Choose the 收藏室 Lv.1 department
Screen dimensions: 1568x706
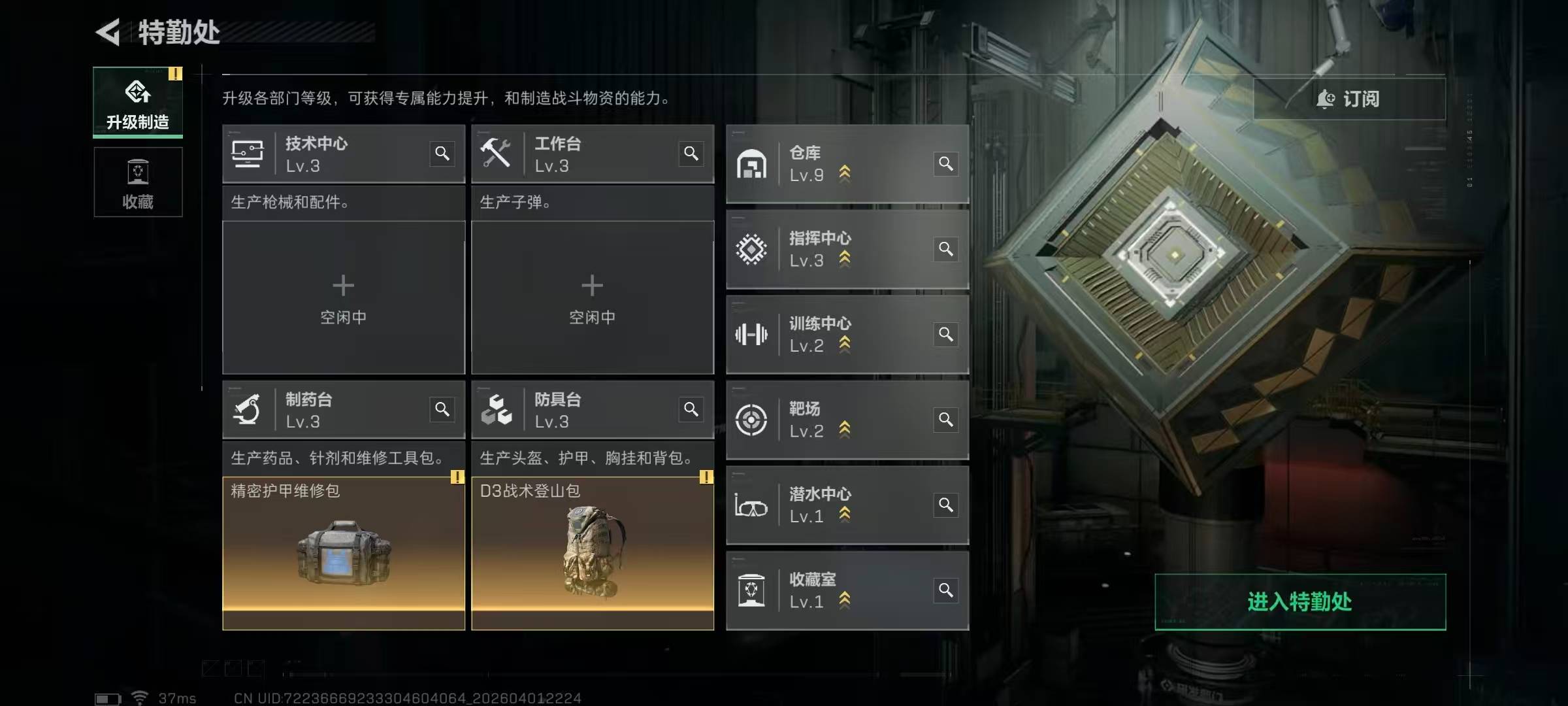(x=830, y=591)
